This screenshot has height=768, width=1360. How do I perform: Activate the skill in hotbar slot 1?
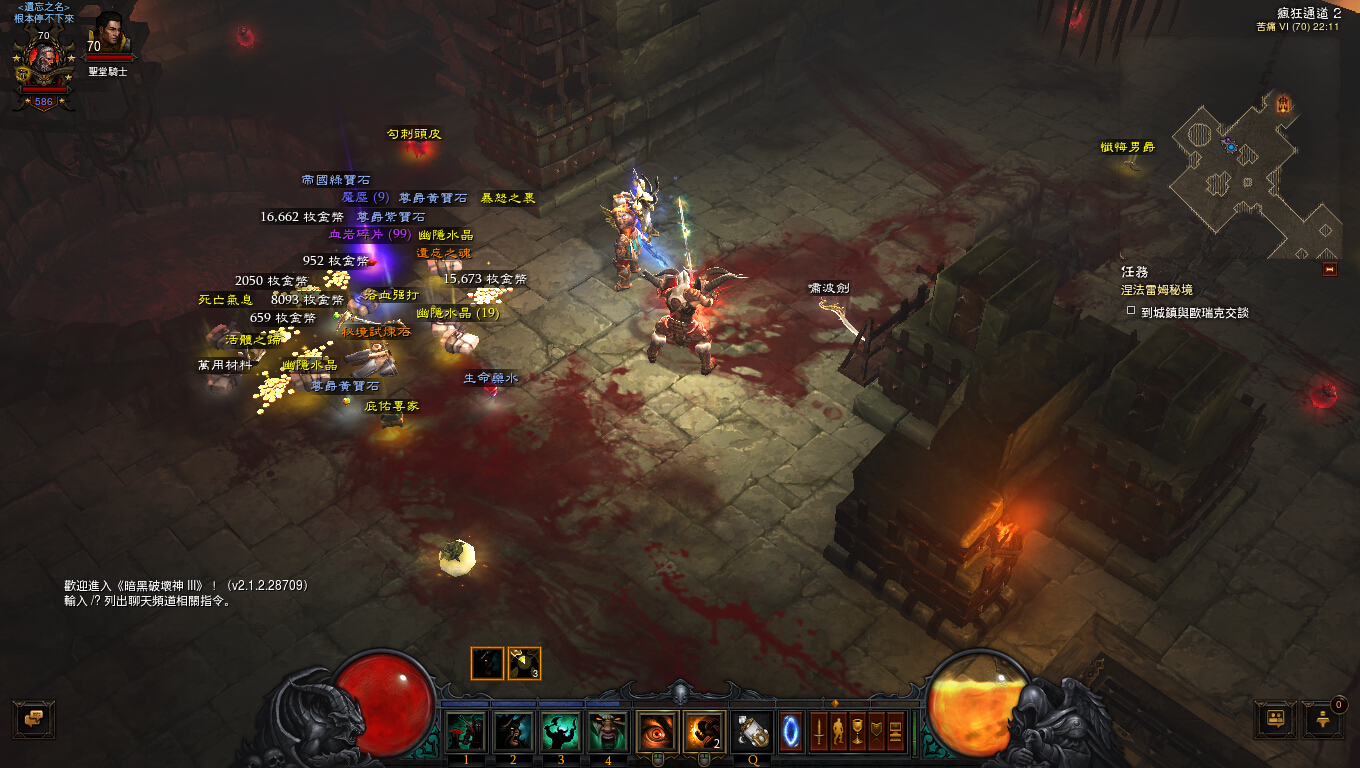466,732
